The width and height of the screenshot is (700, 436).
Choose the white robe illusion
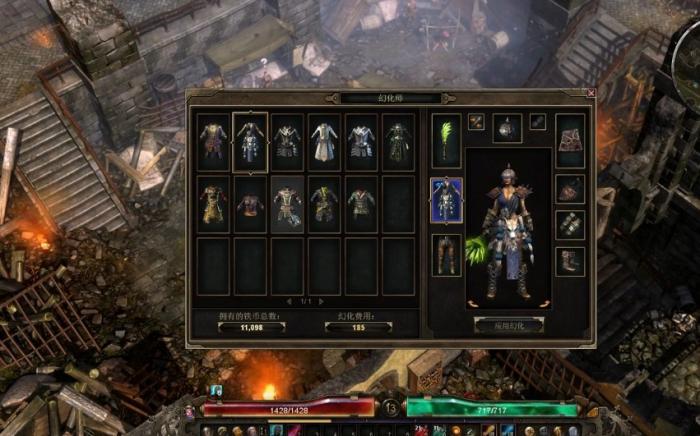324,141
